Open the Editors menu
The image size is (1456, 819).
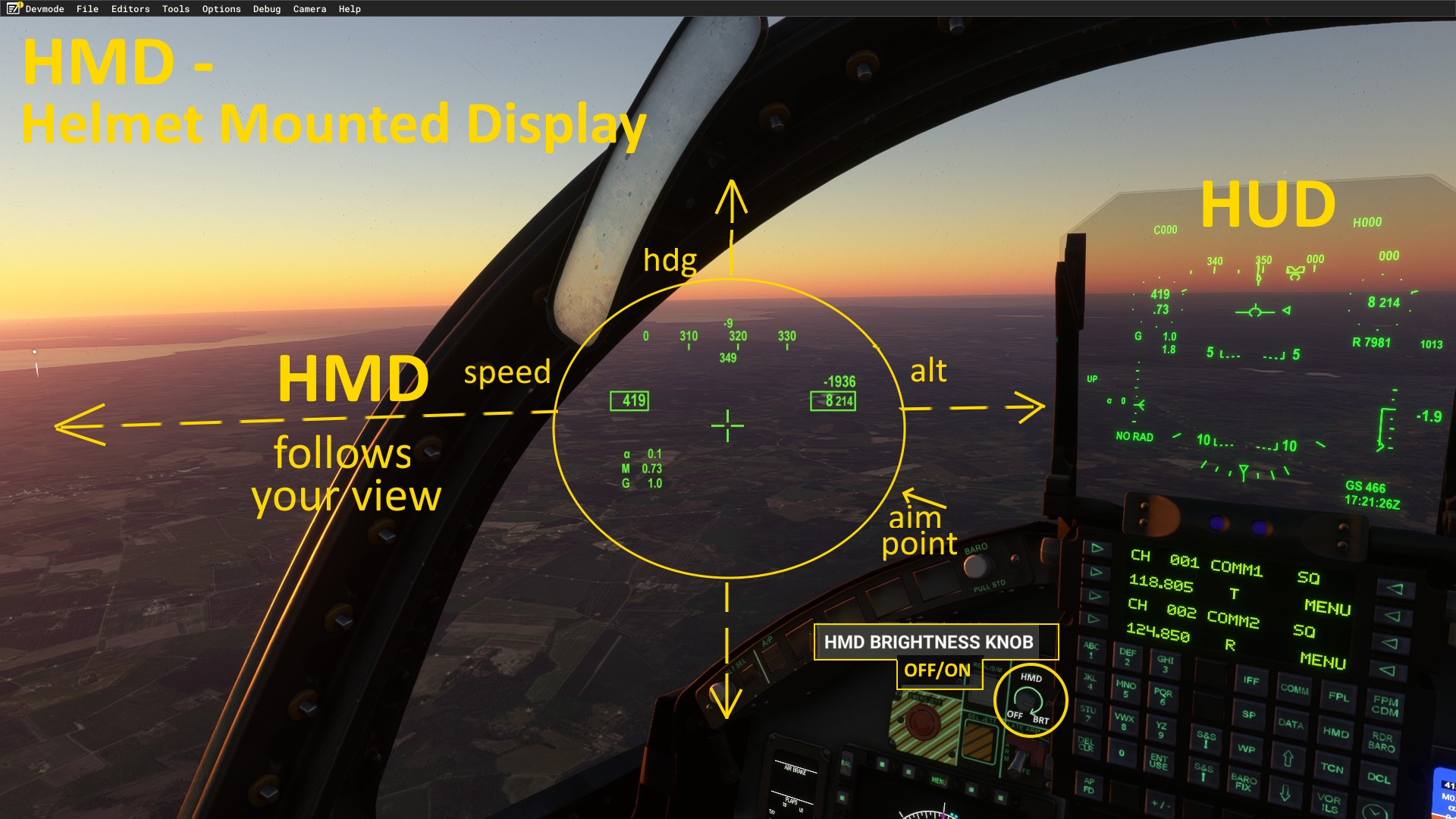[x=130, y=9]
